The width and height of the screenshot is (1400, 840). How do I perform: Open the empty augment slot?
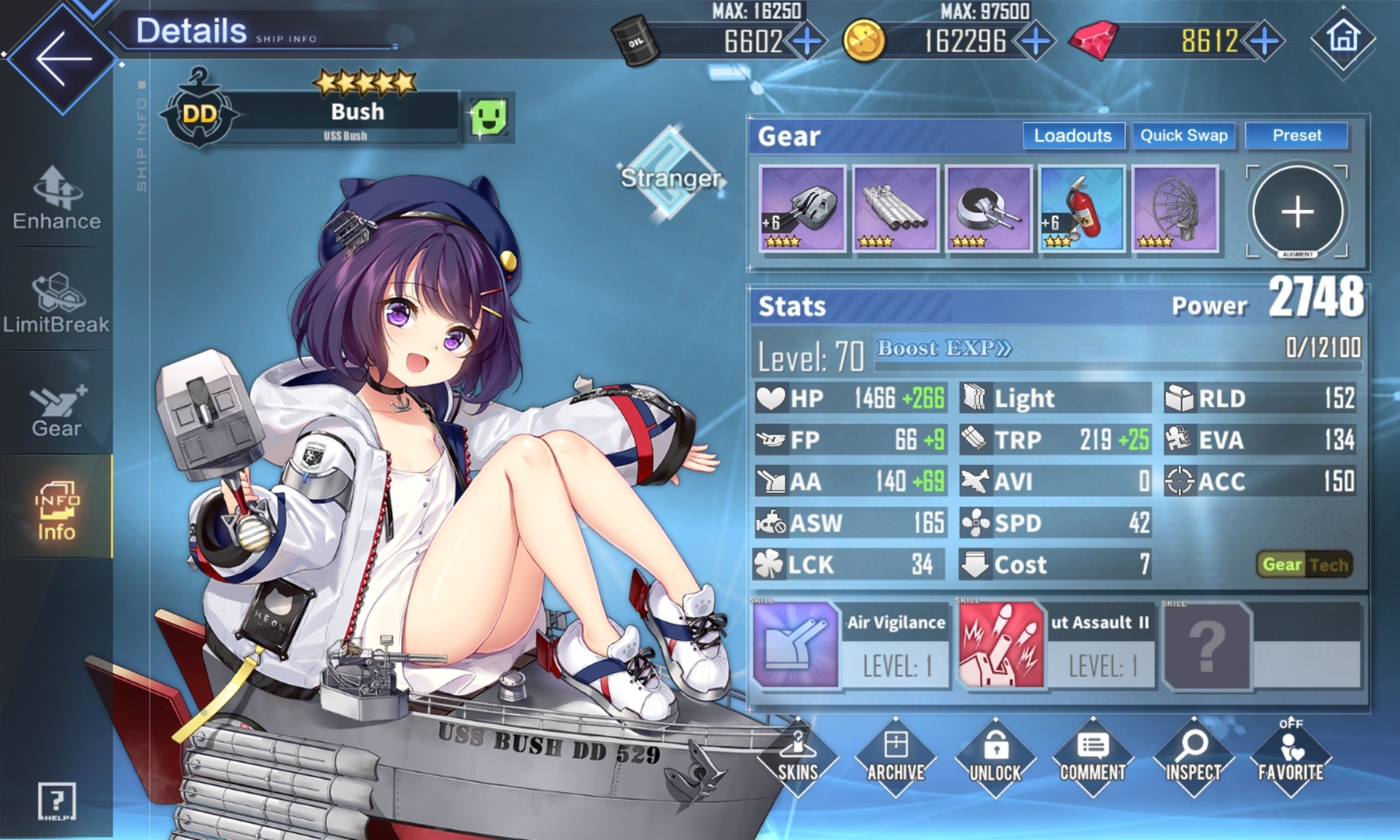1297,212
